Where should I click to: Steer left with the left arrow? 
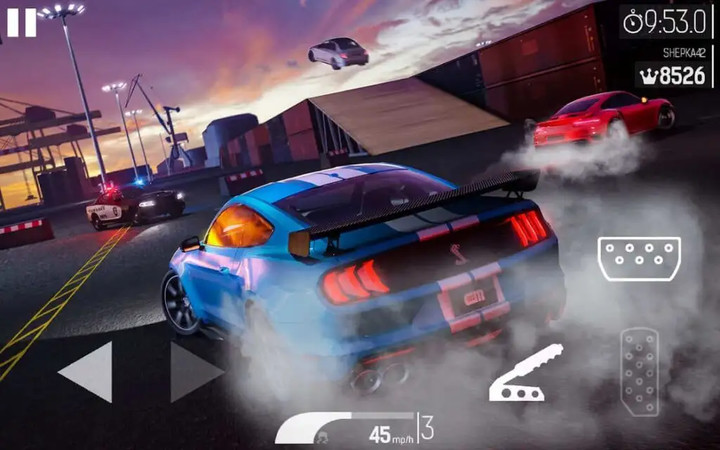pos(87,372)
